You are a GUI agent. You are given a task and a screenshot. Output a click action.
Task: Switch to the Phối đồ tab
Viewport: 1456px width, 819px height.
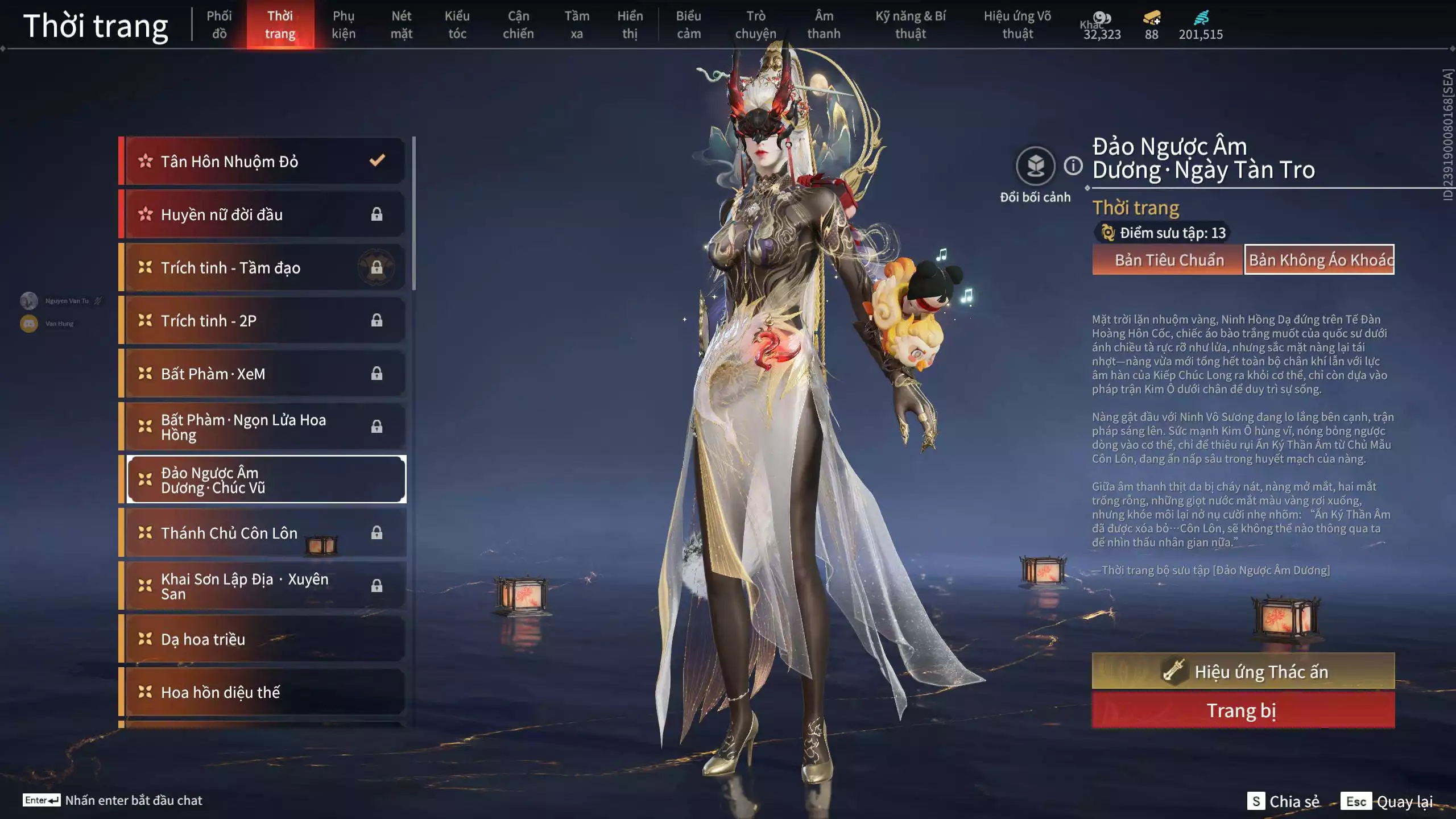(219, 25)
